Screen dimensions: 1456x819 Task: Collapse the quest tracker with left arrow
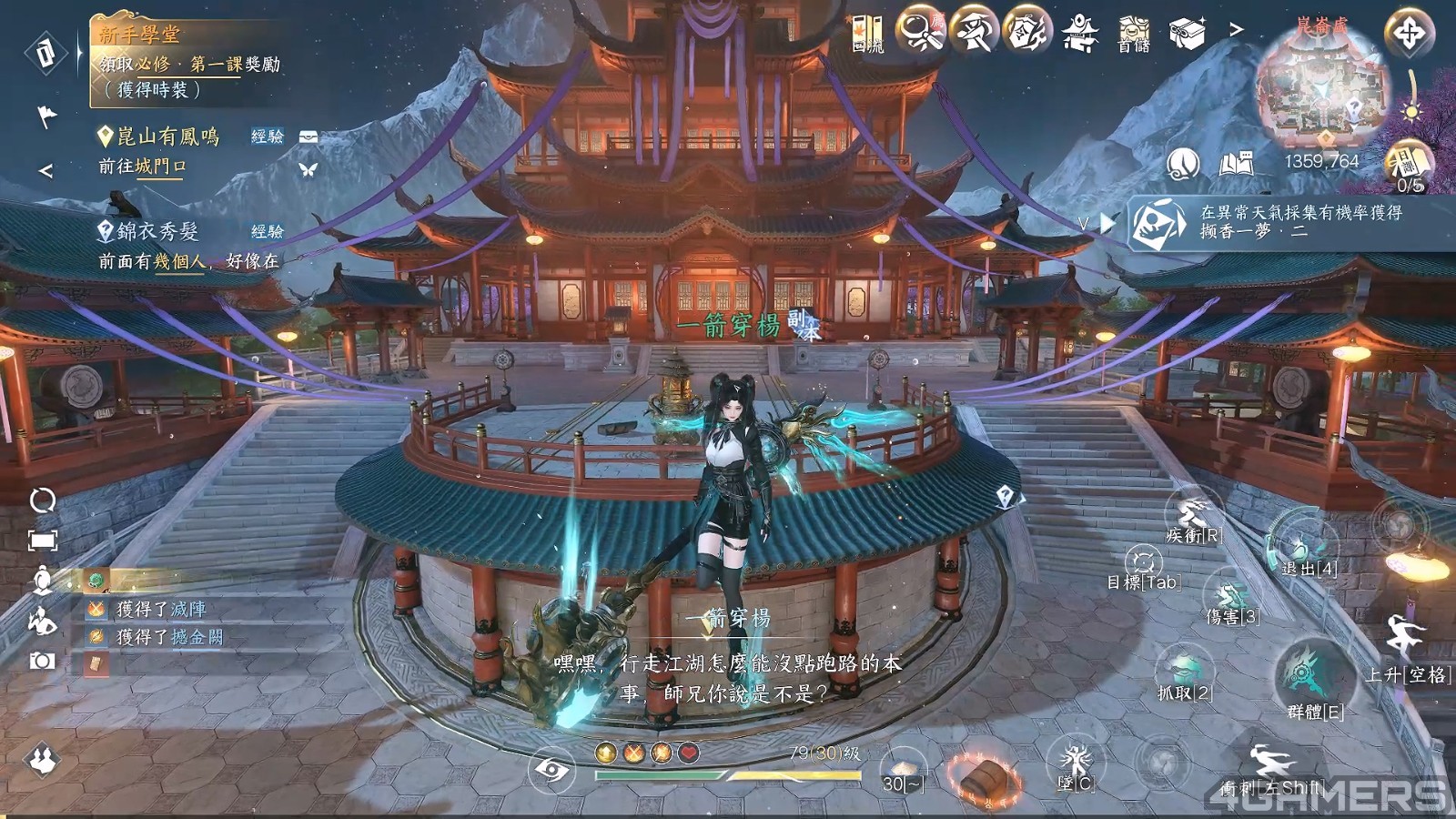[x=45, y=170]
